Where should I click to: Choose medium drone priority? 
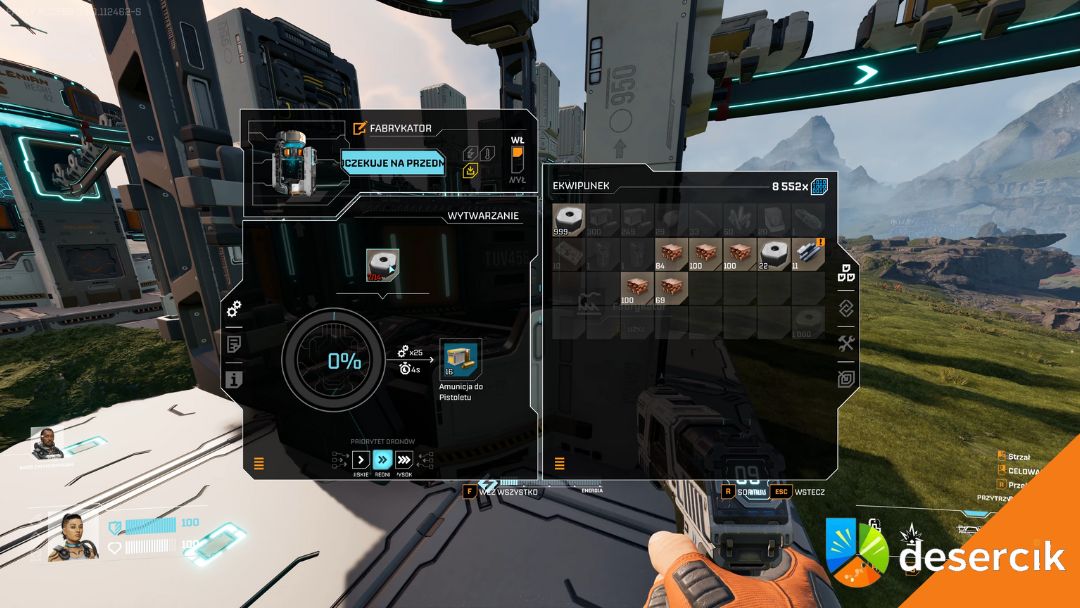(x=382, y=459)
